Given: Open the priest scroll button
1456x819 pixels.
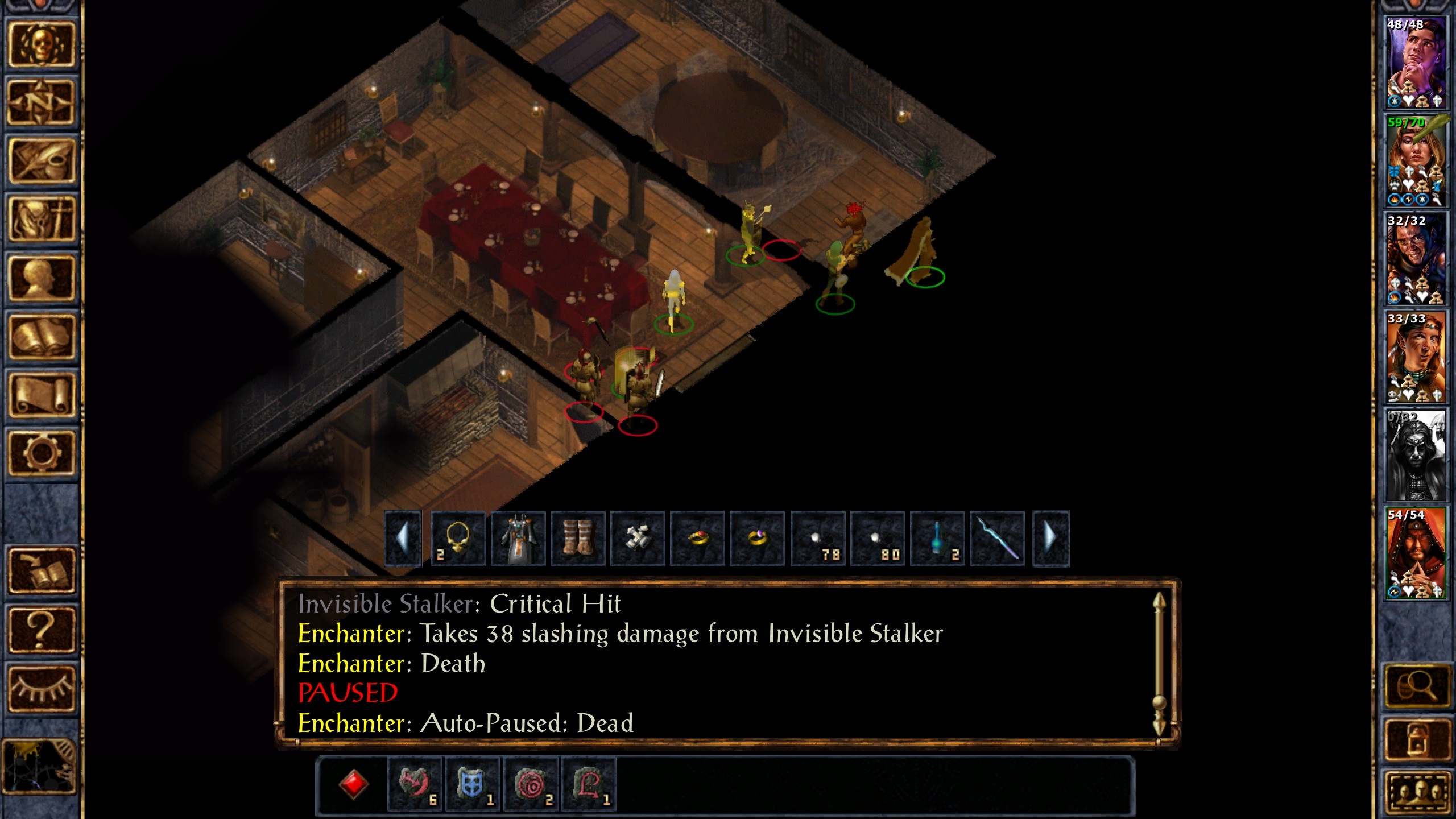Looking at the screenshot, I should (x=41, y=395).
